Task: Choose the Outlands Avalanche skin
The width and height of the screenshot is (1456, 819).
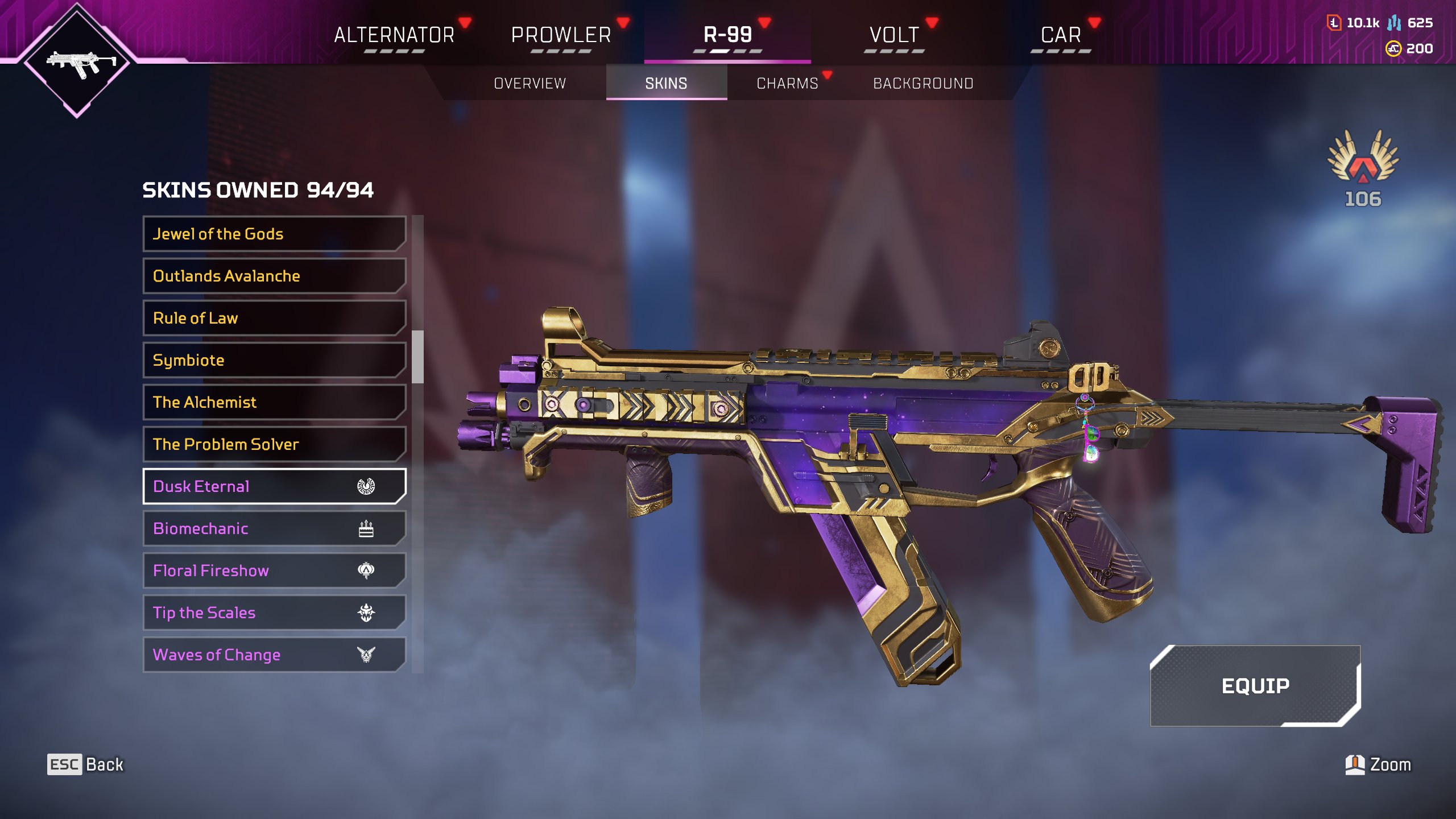Action: pyautogui.click(x=274, y=276)
